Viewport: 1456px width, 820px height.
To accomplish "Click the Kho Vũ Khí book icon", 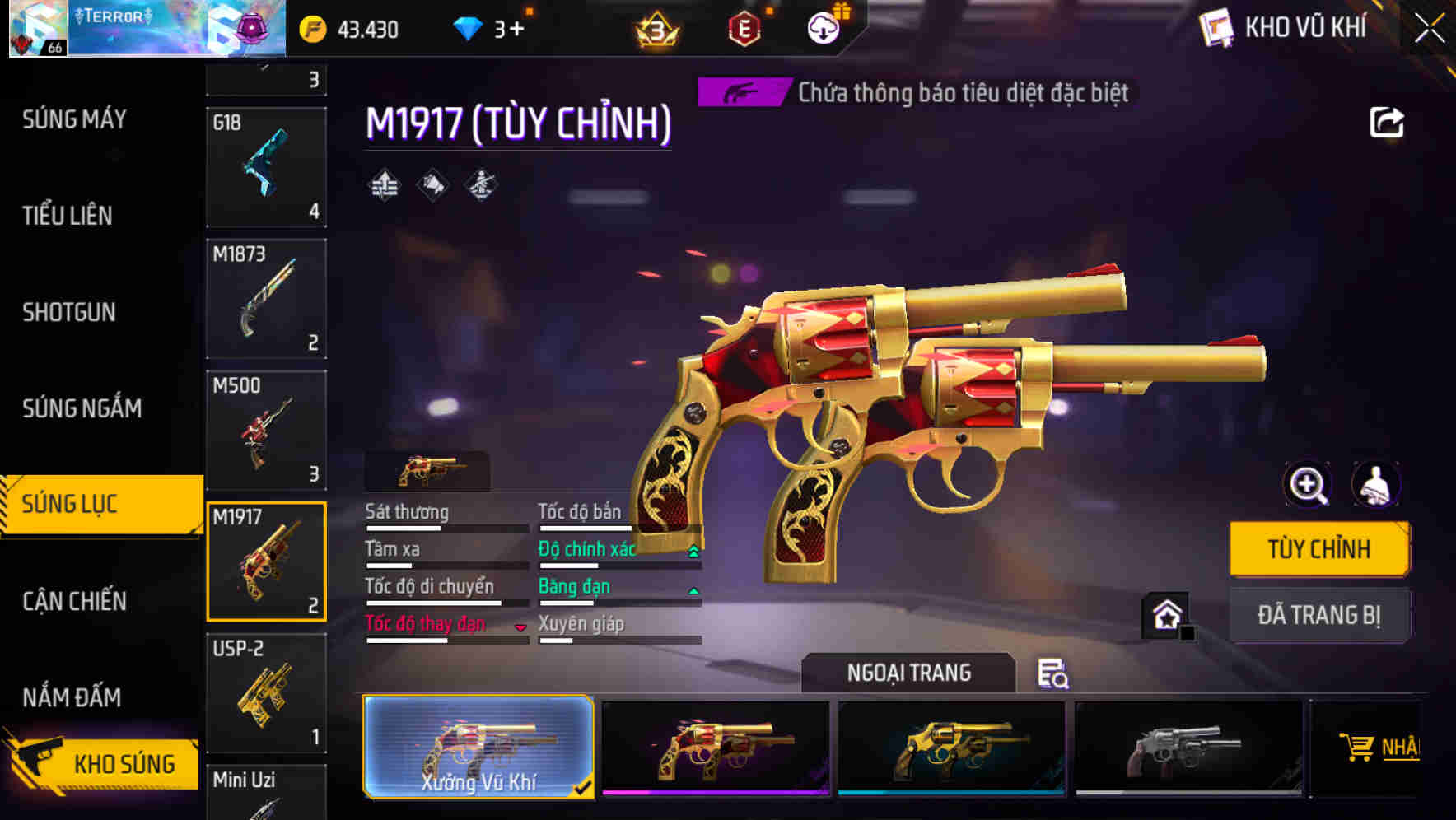I will point(1214,27).
